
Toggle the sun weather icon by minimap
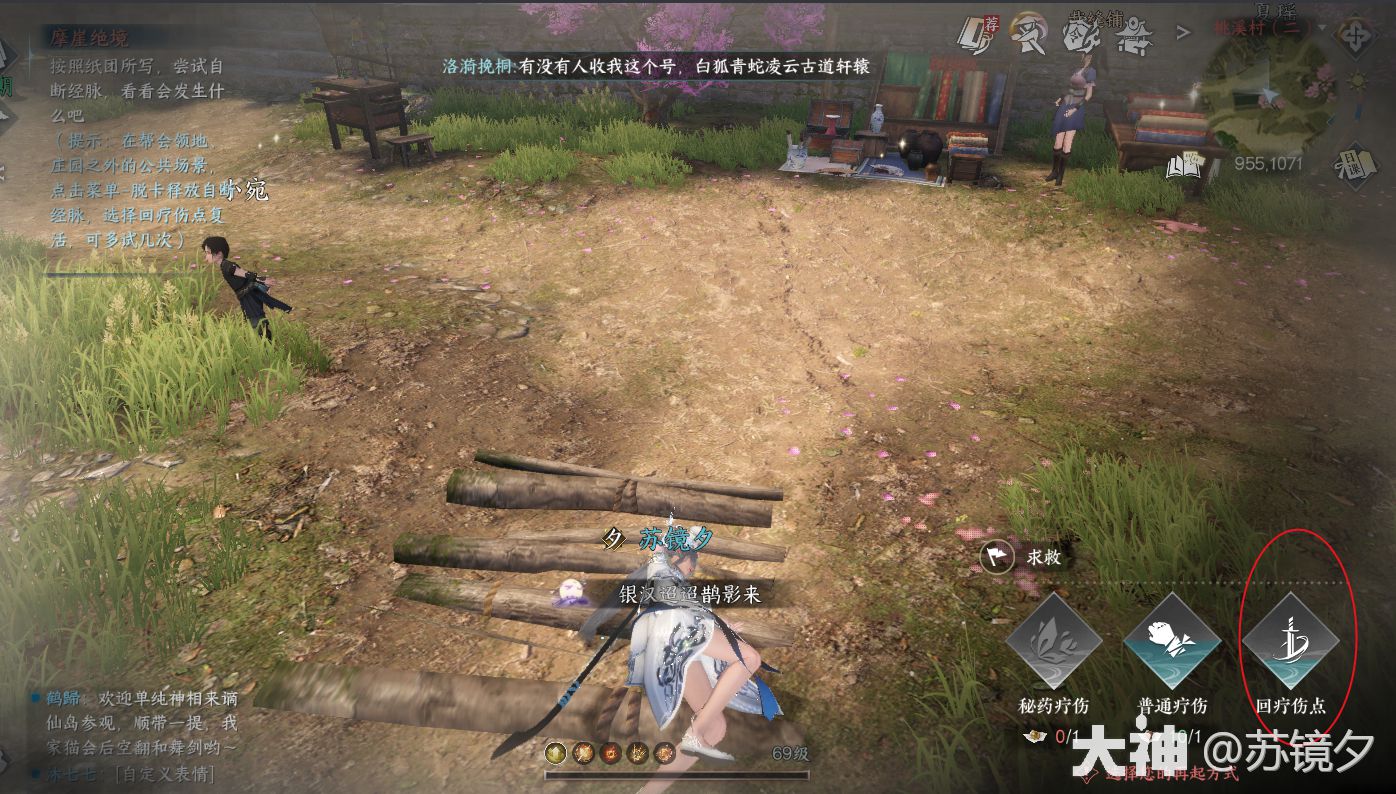point(1359,80)
